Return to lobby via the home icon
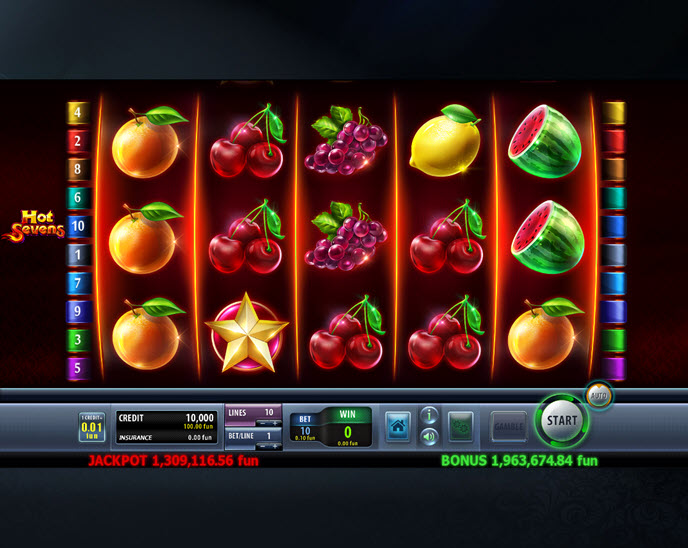 397,427
